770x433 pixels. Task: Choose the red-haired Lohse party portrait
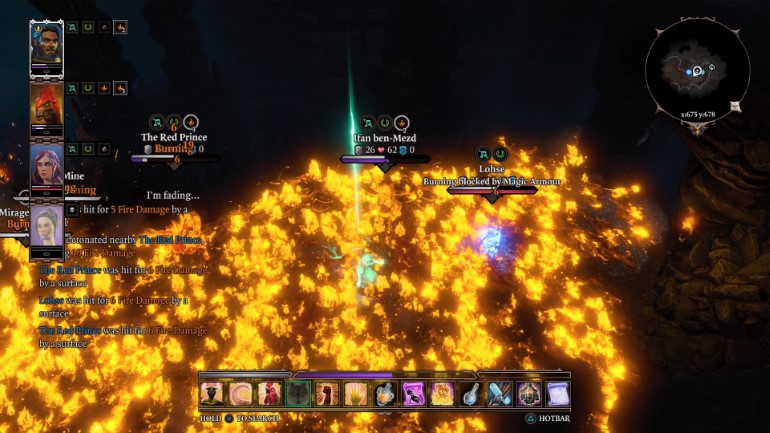coord(46,164)
